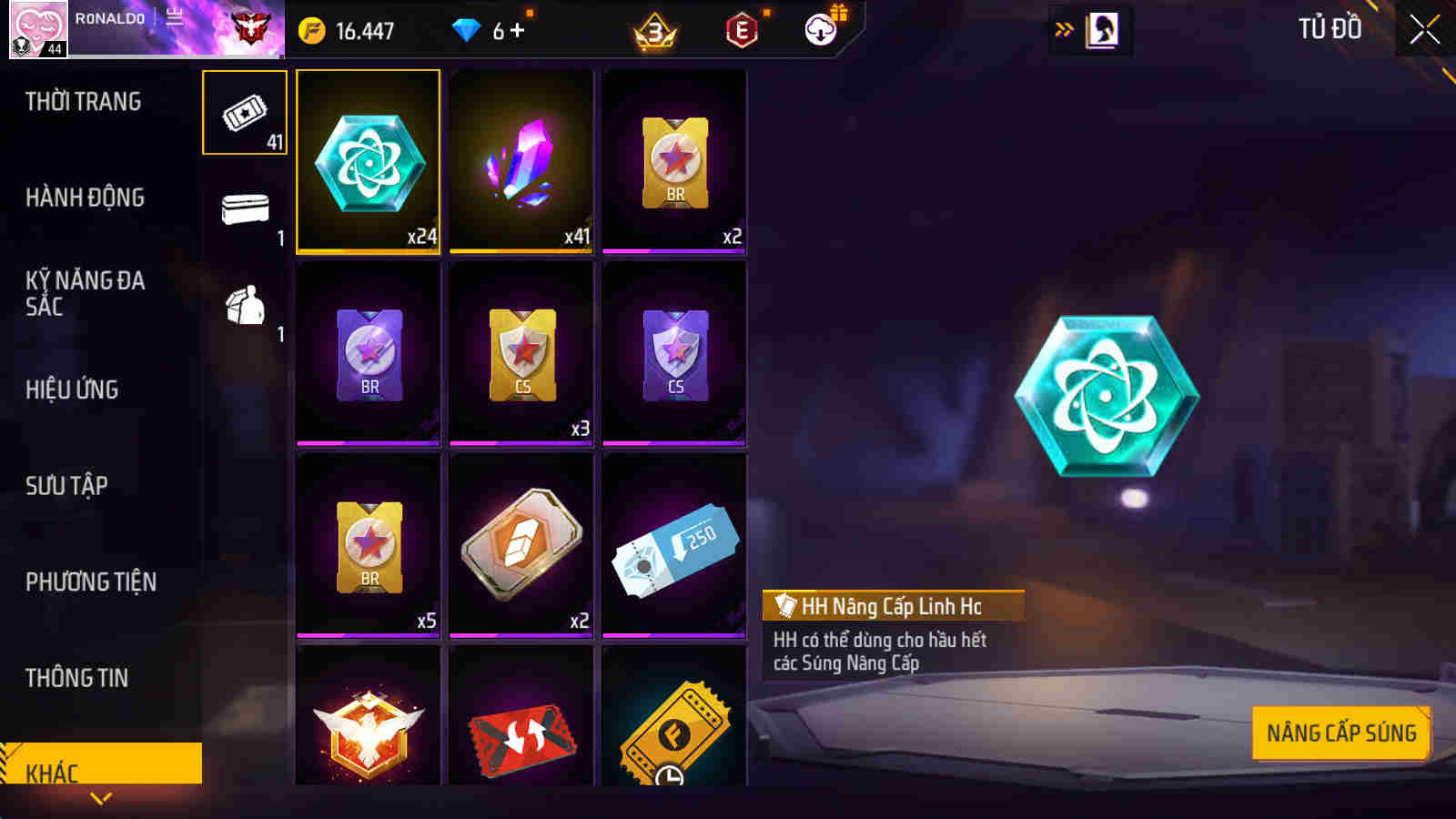Select the ticket category icon showing 41
Image resolution: width=1456 pixels, height=819 pixels.
[x=243, y=114]
